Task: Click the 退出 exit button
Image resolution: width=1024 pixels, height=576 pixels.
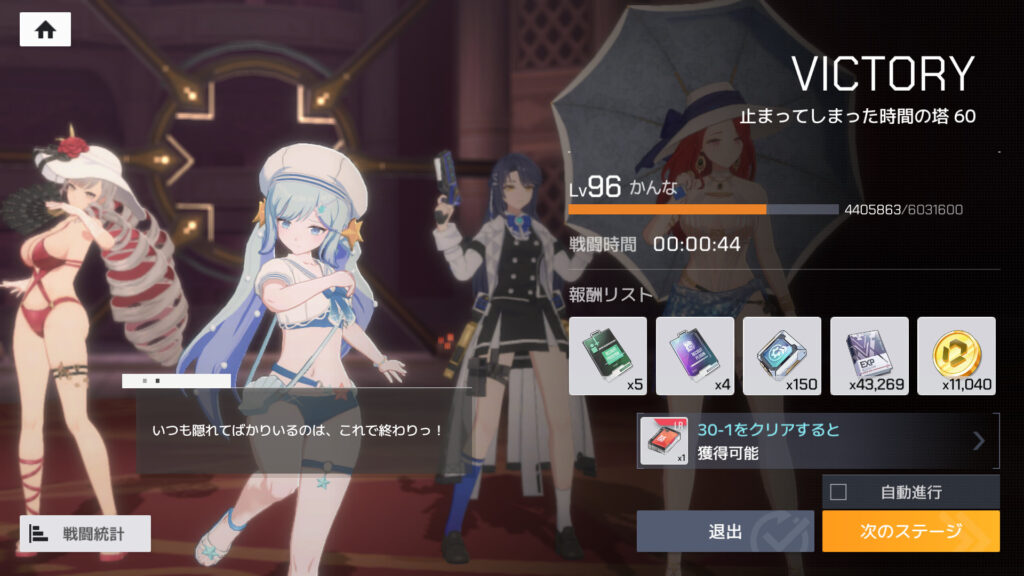Action: click(726, 531)
